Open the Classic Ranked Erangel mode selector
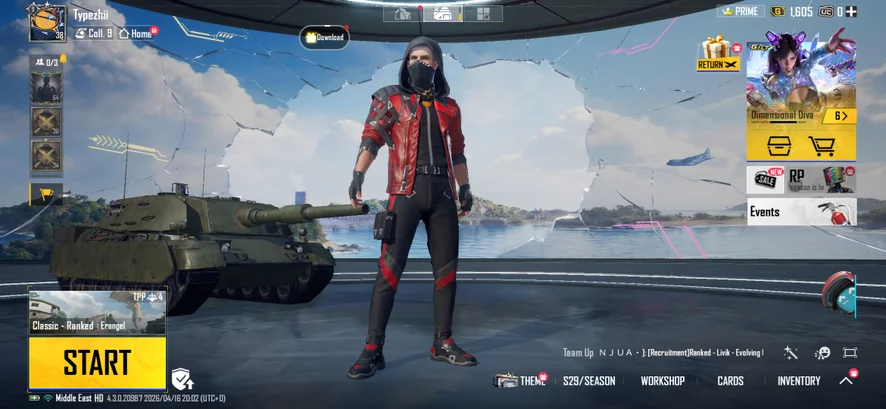Viewport: 886px width, 409px height. point(97,313)
